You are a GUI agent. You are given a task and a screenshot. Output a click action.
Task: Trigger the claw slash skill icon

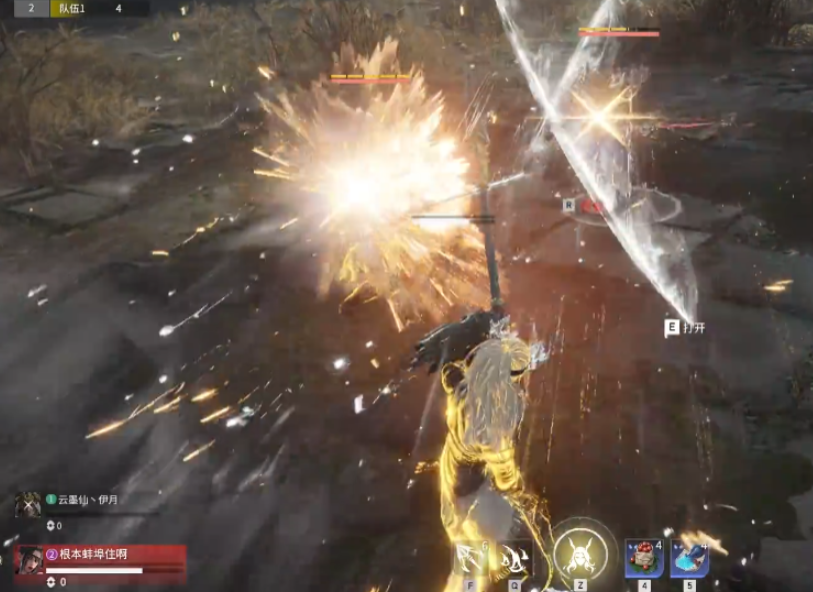pos(515,559)
